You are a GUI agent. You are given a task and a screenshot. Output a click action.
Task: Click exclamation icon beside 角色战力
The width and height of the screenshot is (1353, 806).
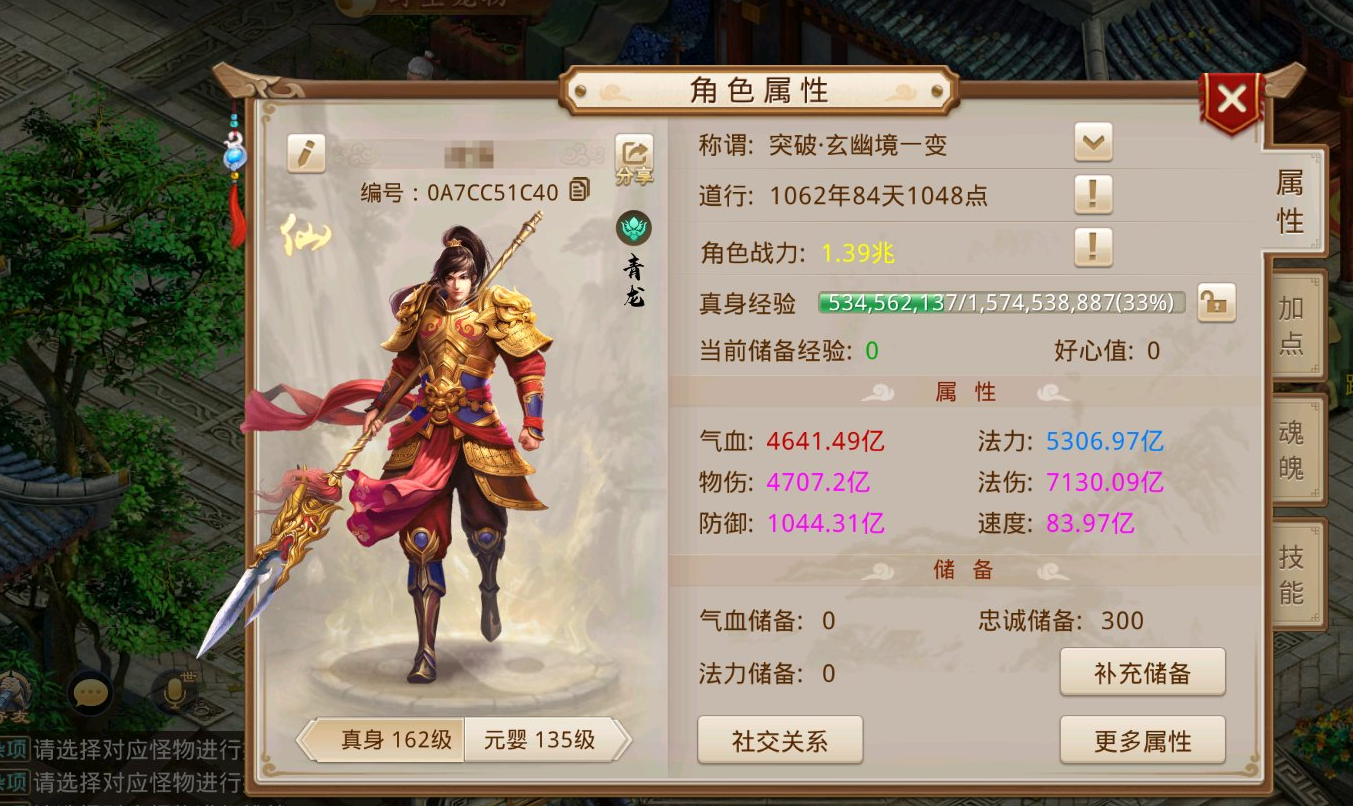click(x=1093, y=248)
